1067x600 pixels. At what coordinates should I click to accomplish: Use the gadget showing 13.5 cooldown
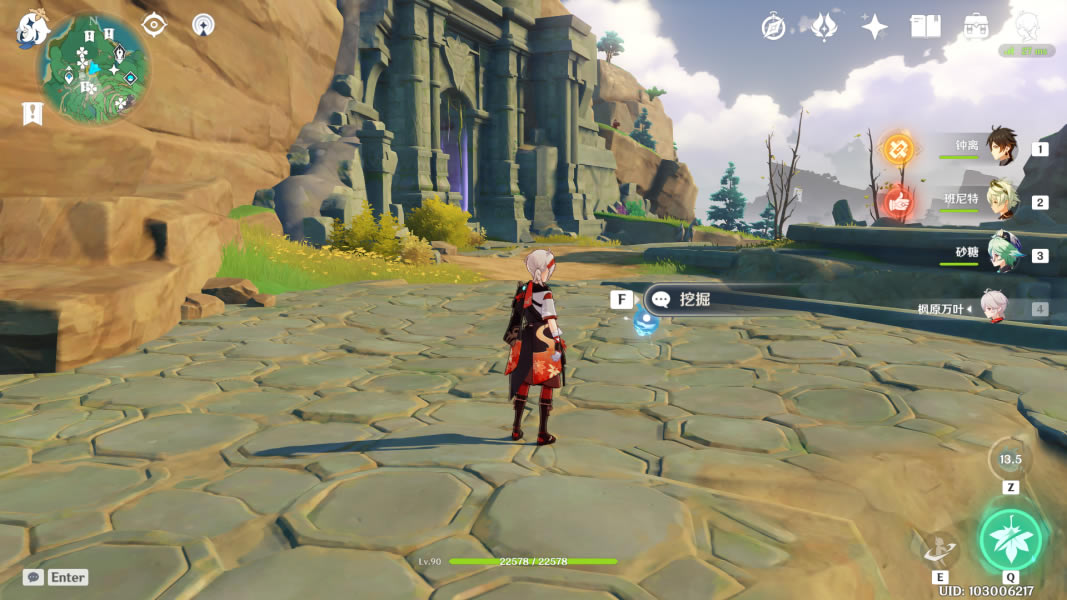pos(1010,459)
